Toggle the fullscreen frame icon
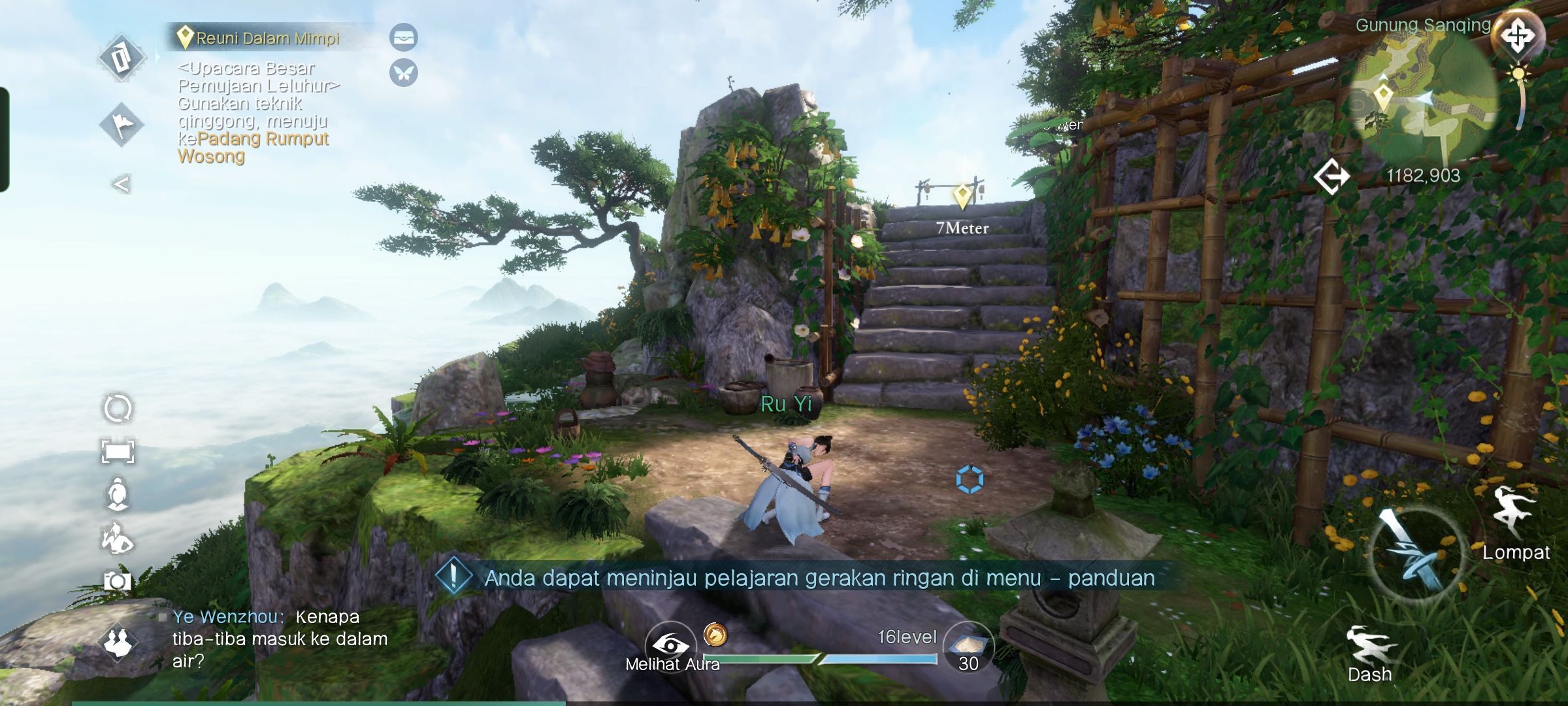Viewport: 1568px width, 706px height. (x=118, y=451)
